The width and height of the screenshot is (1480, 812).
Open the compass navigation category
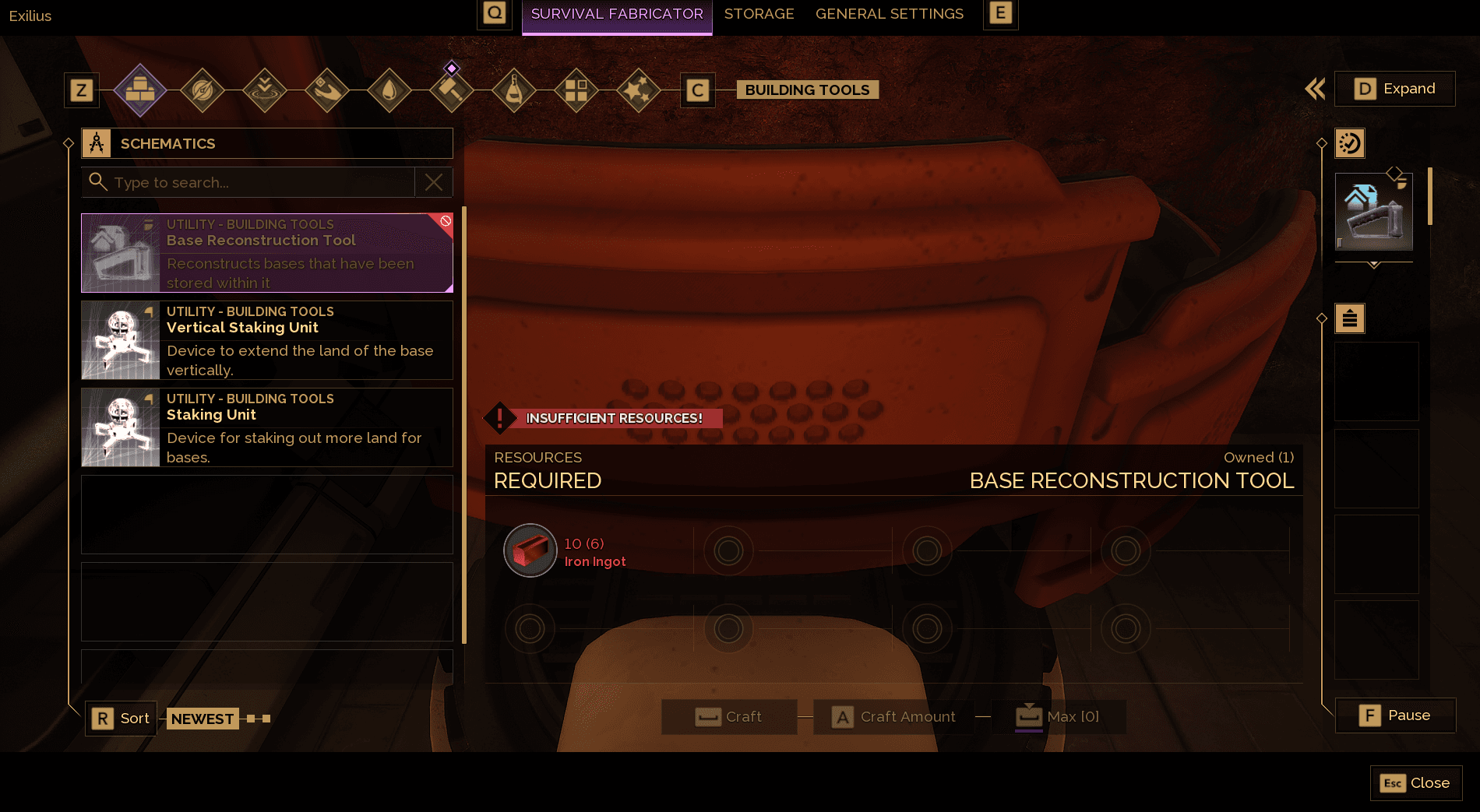point(202,89)
